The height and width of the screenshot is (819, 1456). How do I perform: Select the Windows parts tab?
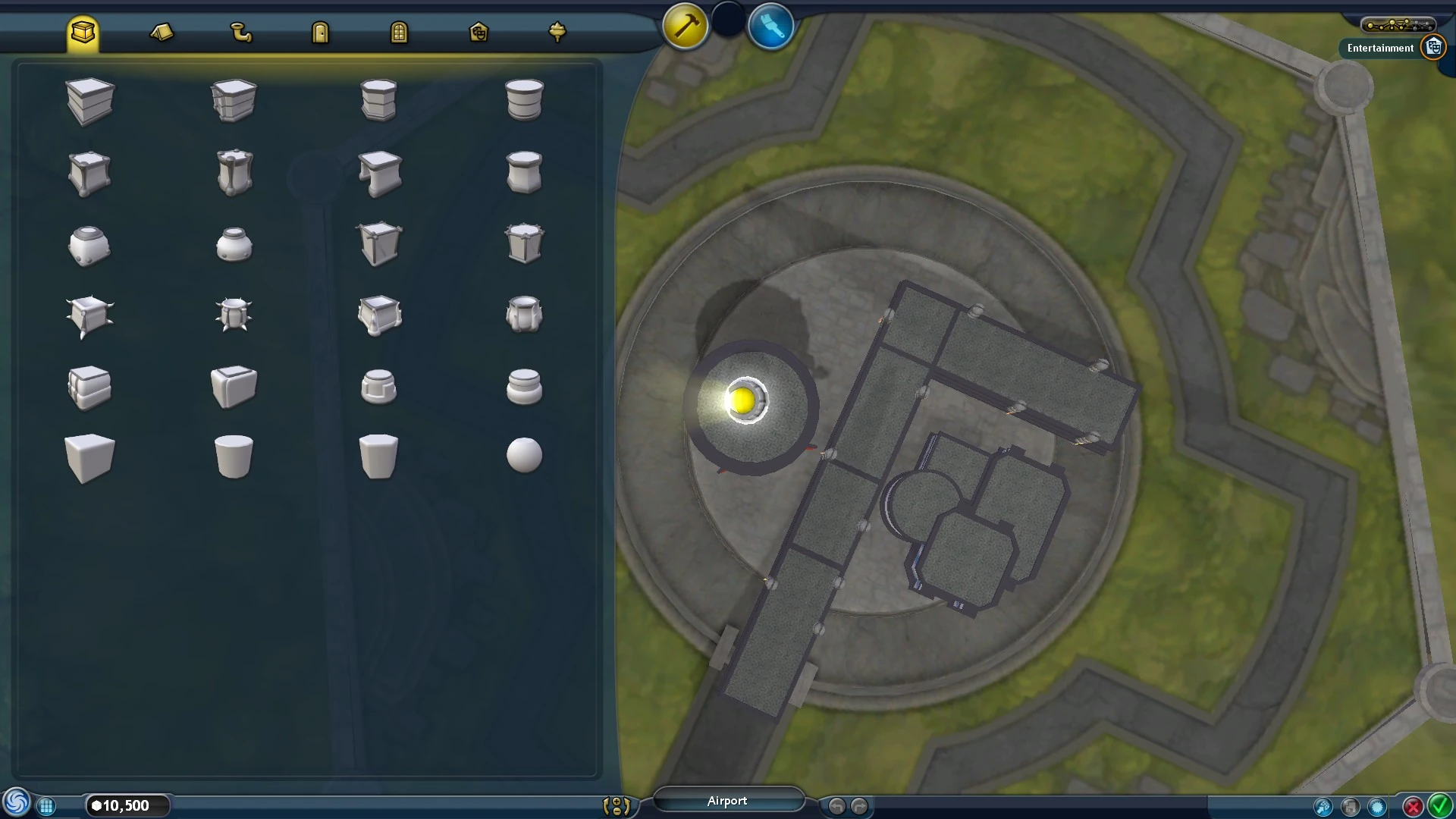tap(400, 31)
